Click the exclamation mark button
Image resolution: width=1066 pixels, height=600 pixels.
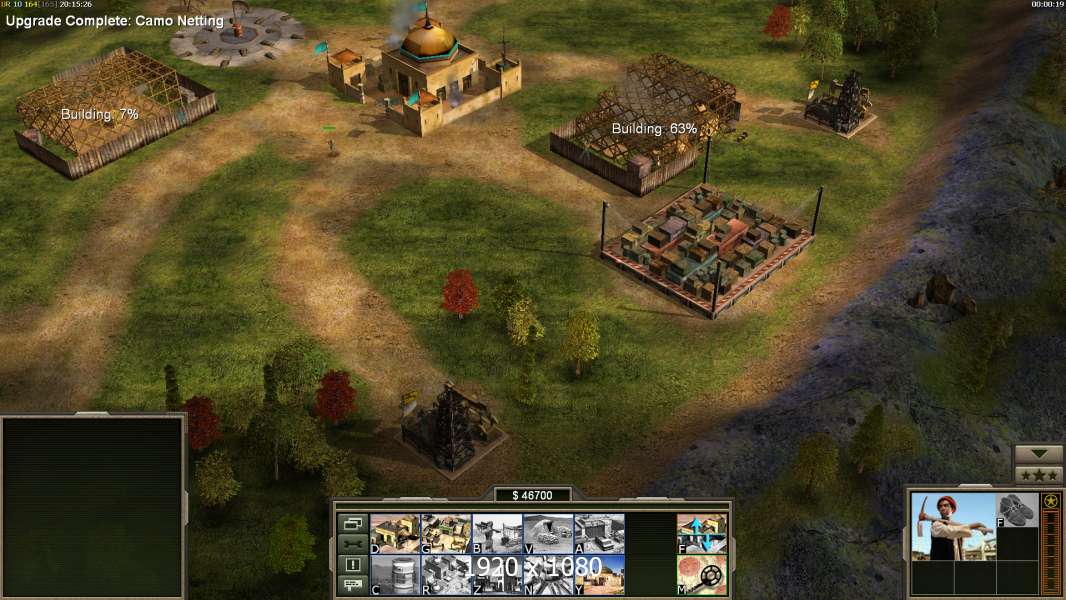point(352,565)
